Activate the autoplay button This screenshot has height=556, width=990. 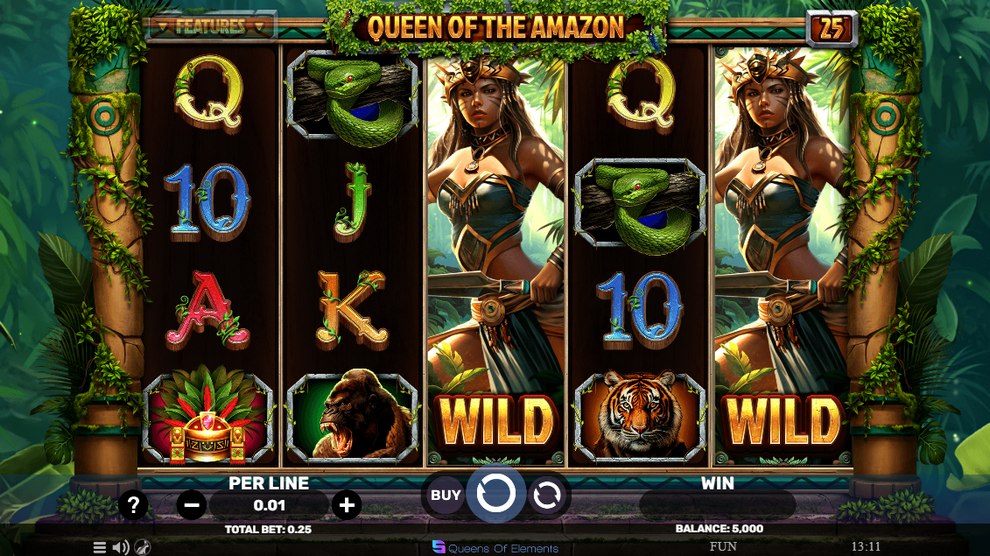(547, 494)
